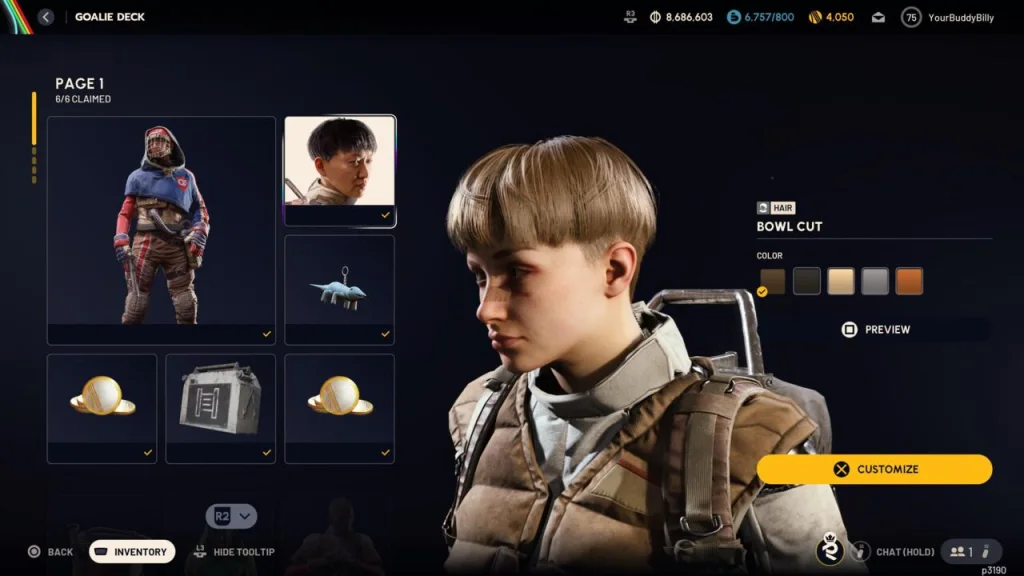Viewport: 1024px width, 576px height.
Task: Select the orange hair color swatch
Action: 909,281
